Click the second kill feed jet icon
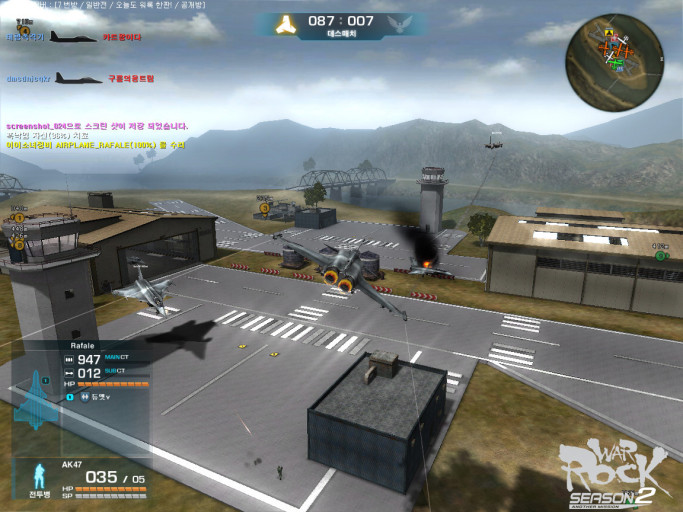The width and height of the screenshot is (683, 512). (78, 78)
